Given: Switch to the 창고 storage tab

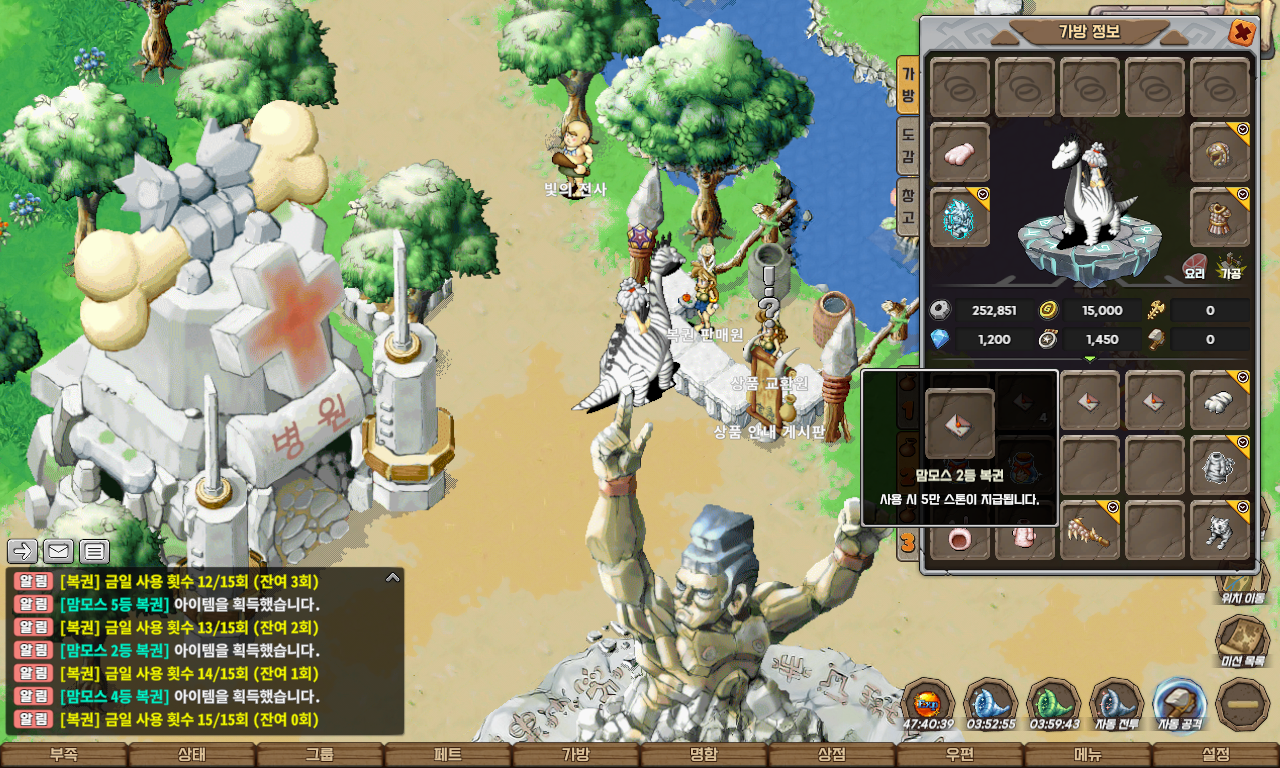Looking at the screenshot, I should coord(907,205).
